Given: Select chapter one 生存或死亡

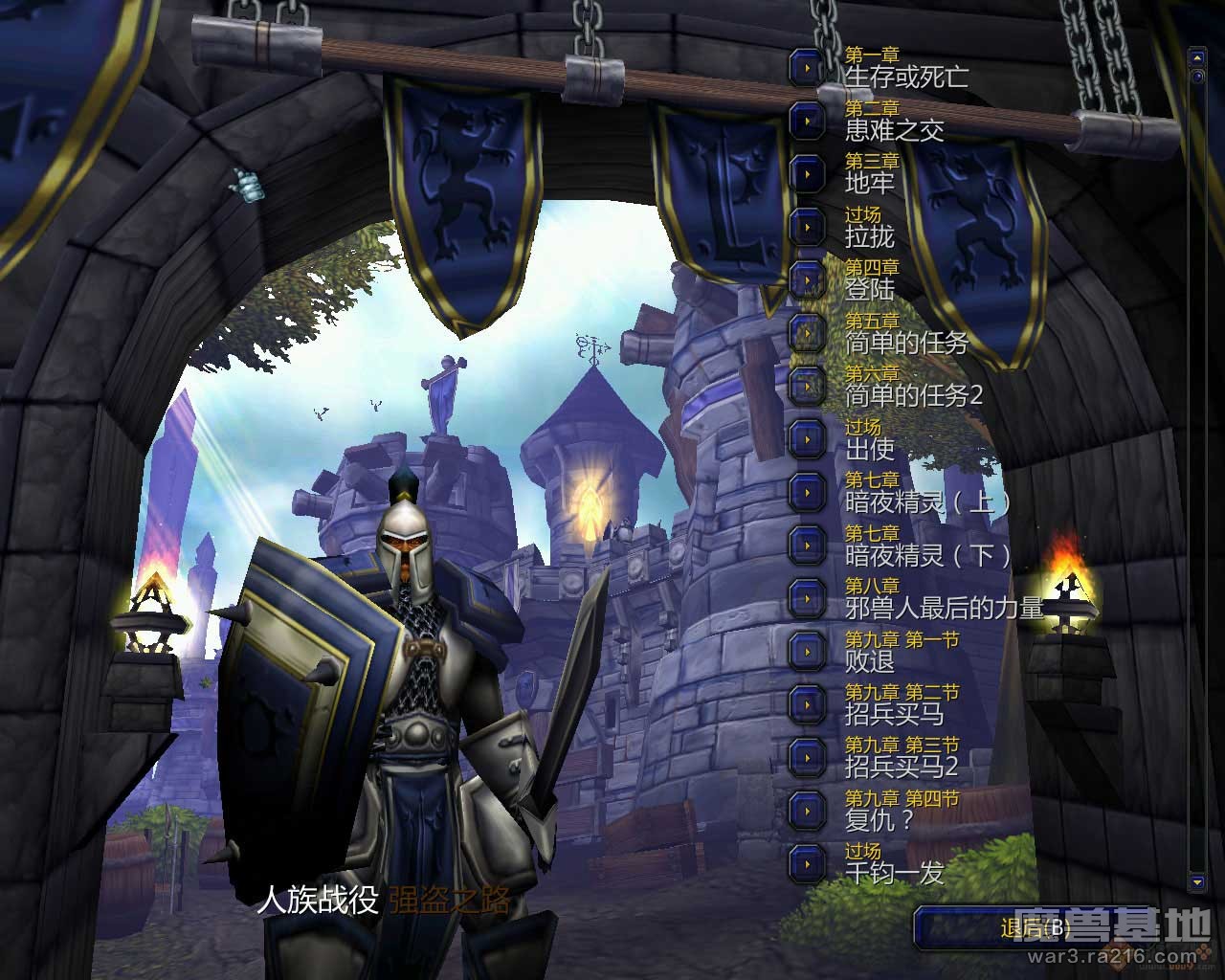Looking at the screenshot, I should pos(809,68).
